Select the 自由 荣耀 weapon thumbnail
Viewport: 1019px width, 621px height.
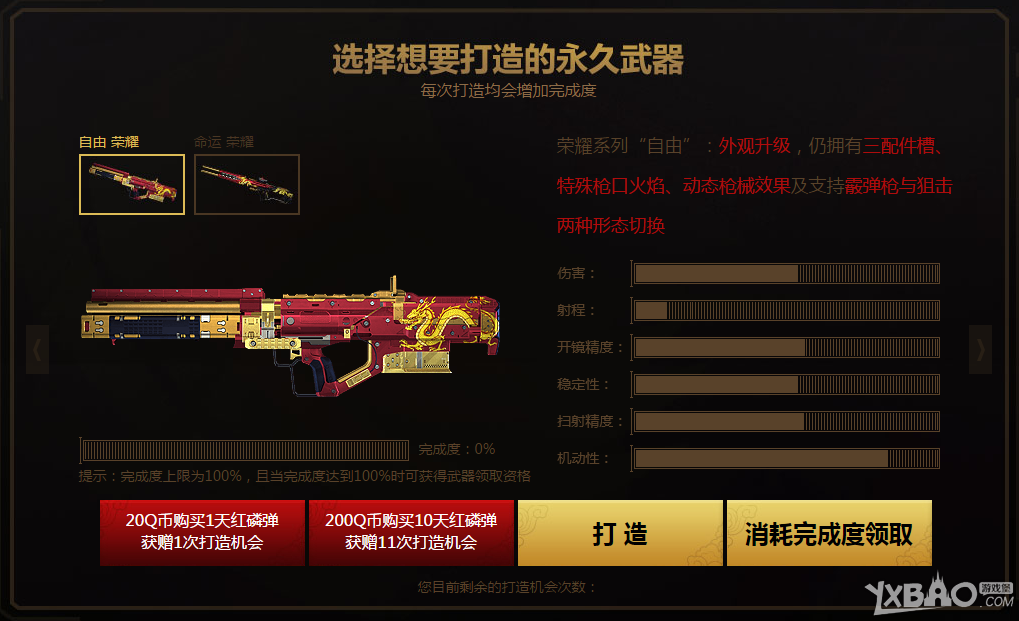pyautogui.click(x=132, y=184)
